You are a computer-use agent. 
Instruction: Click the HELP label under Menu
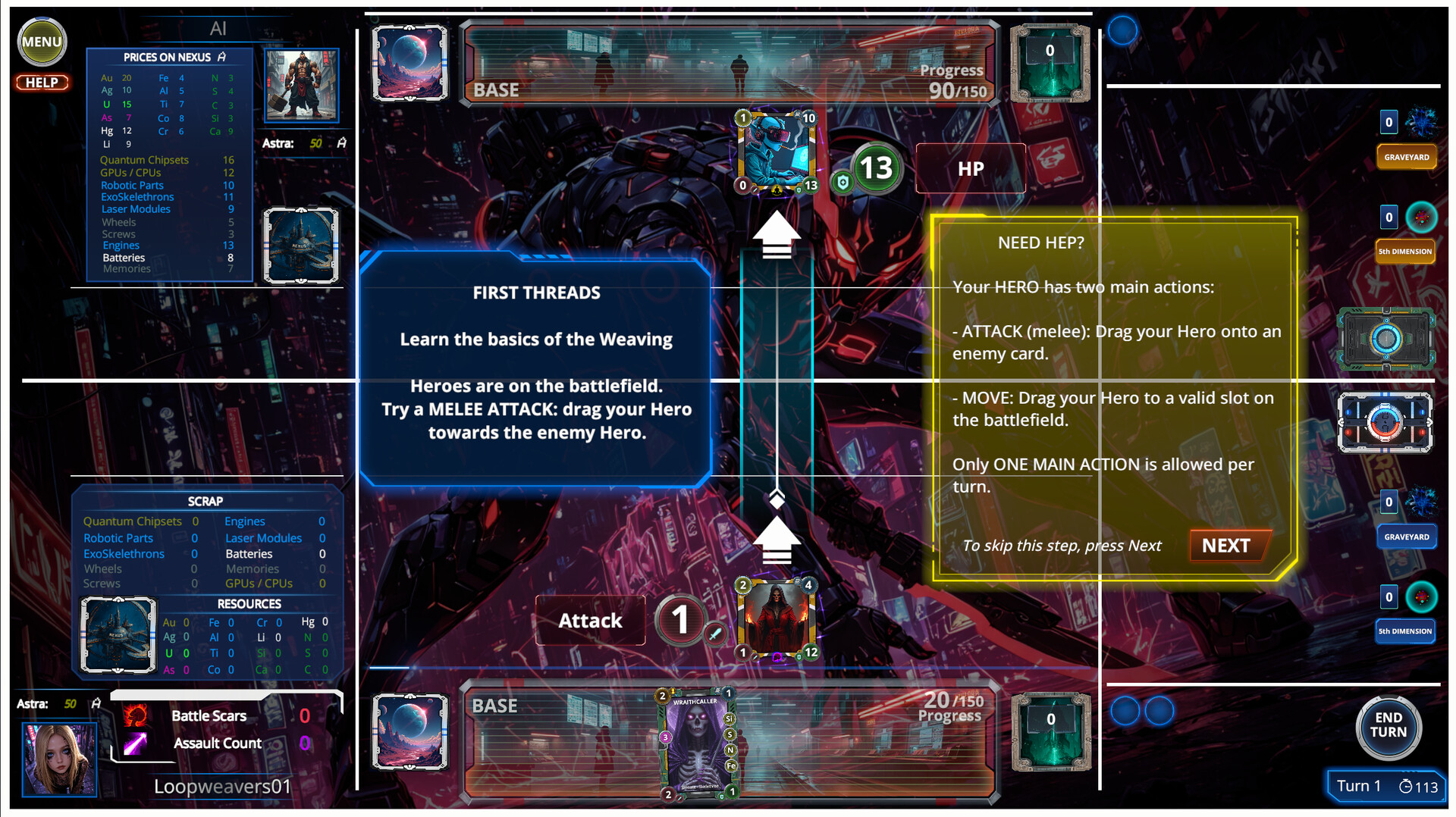tap(42, 82)
